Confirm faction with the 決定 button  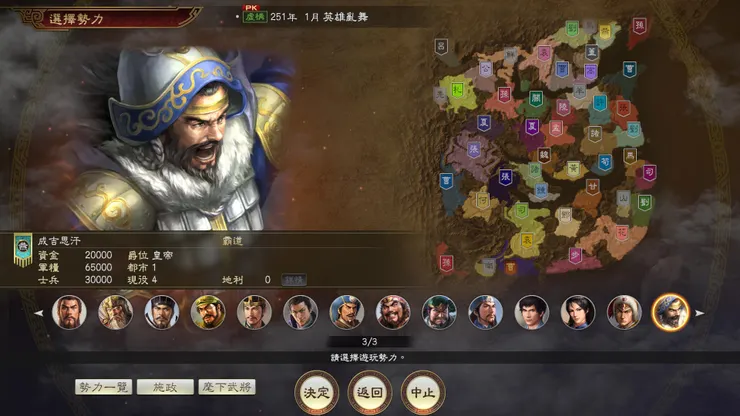click(x=316, y=392)
